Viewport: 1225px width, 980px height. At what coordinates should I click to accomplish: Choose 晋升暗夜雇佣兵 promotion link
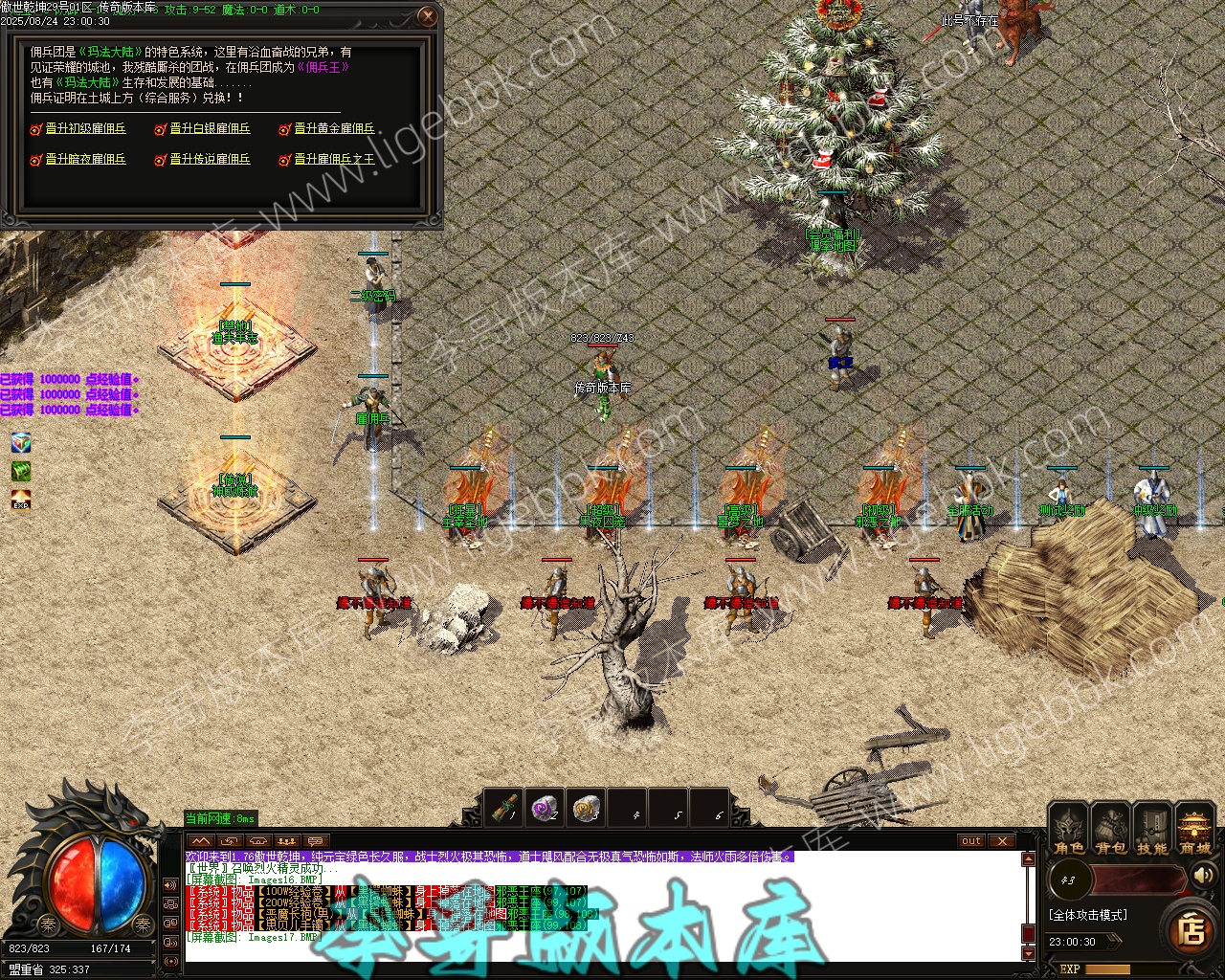[x=85, y=159]
